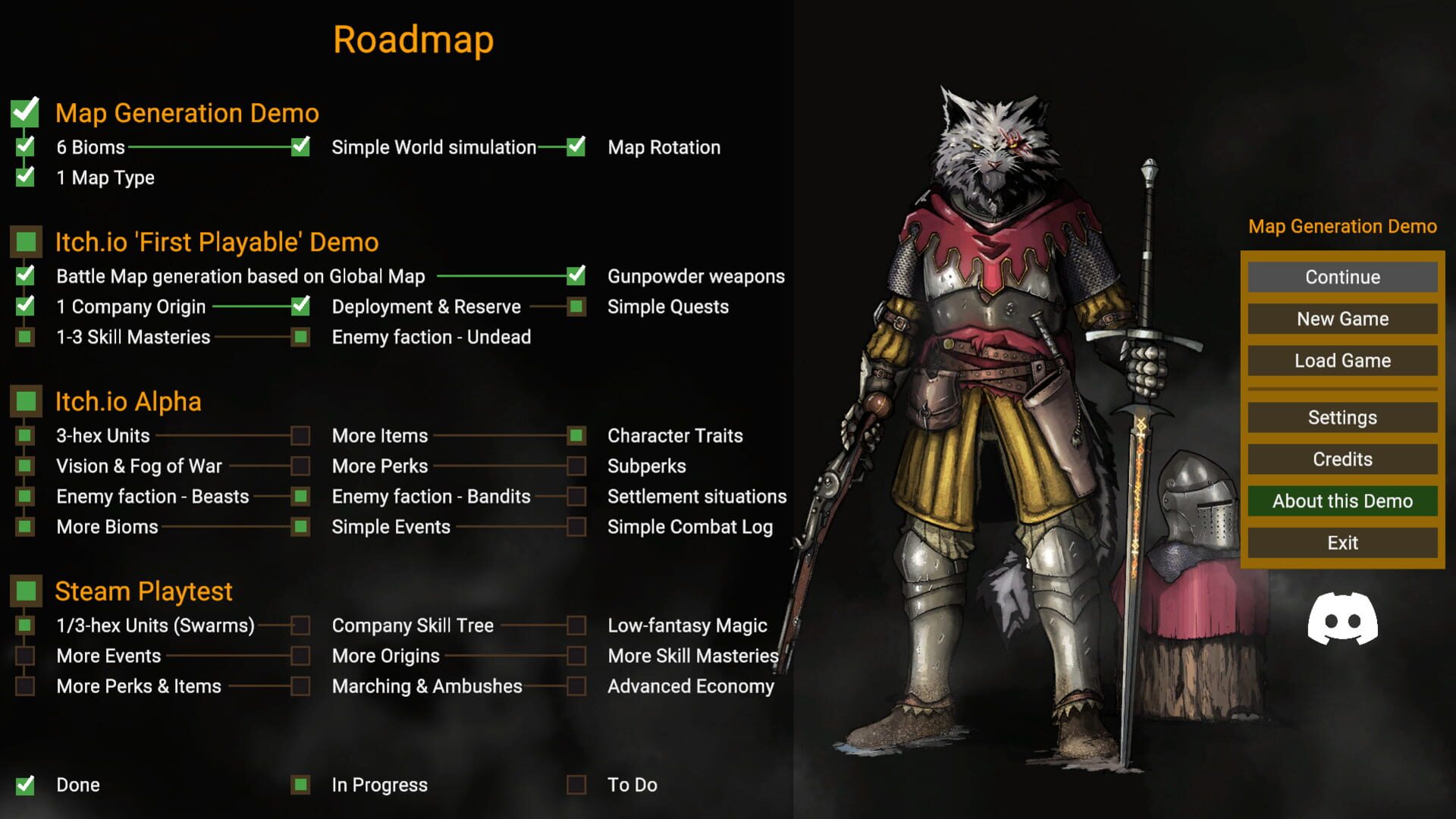Uncheck the 6 Bioms checkbox
The height and width of the screenshot is (819, 1456).
coord(25,147)
